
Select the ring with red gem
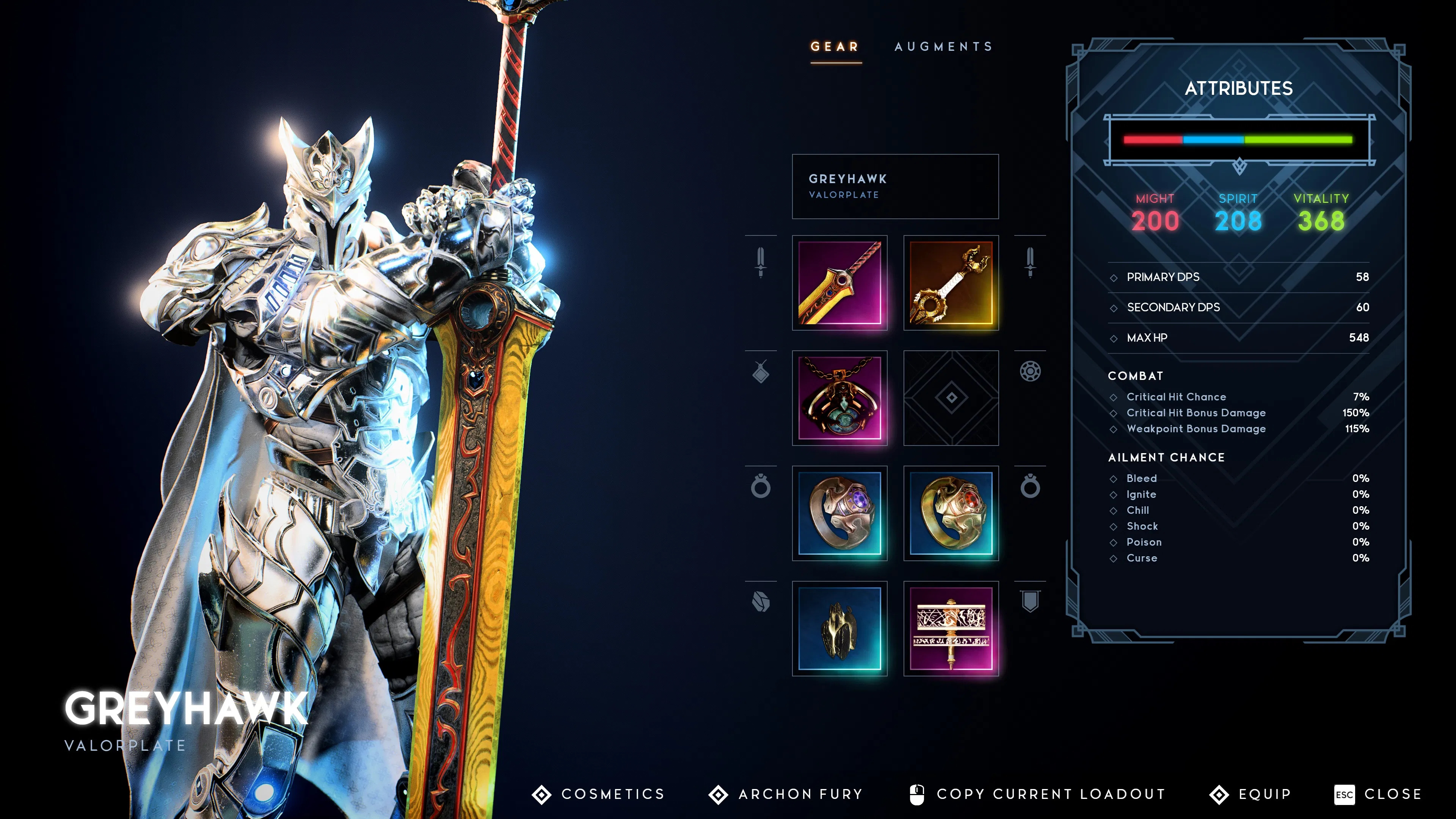tap(951, 513)
